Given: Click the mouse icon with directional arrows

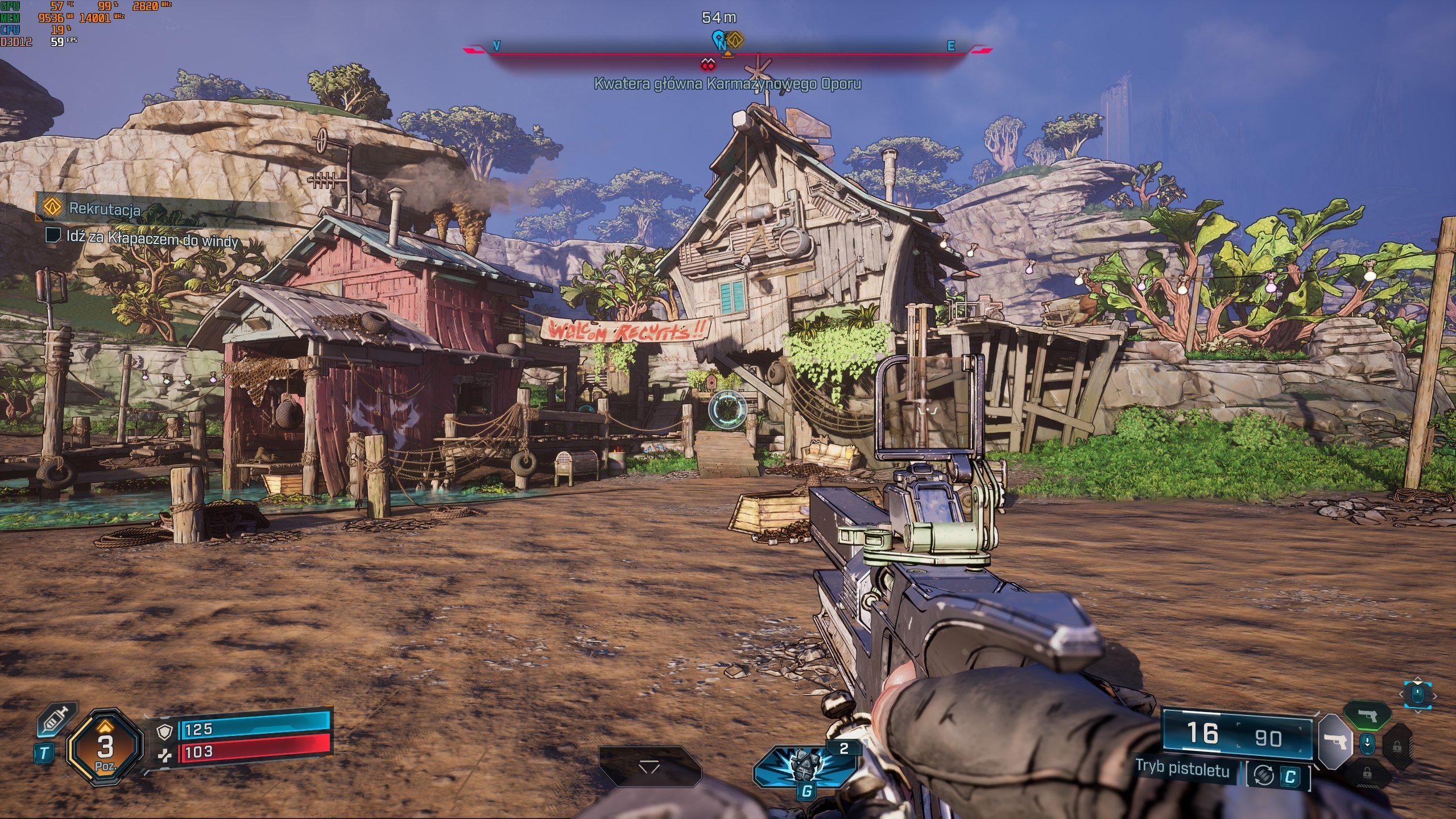Looking at the screenshot, I should click(1417, 694).
